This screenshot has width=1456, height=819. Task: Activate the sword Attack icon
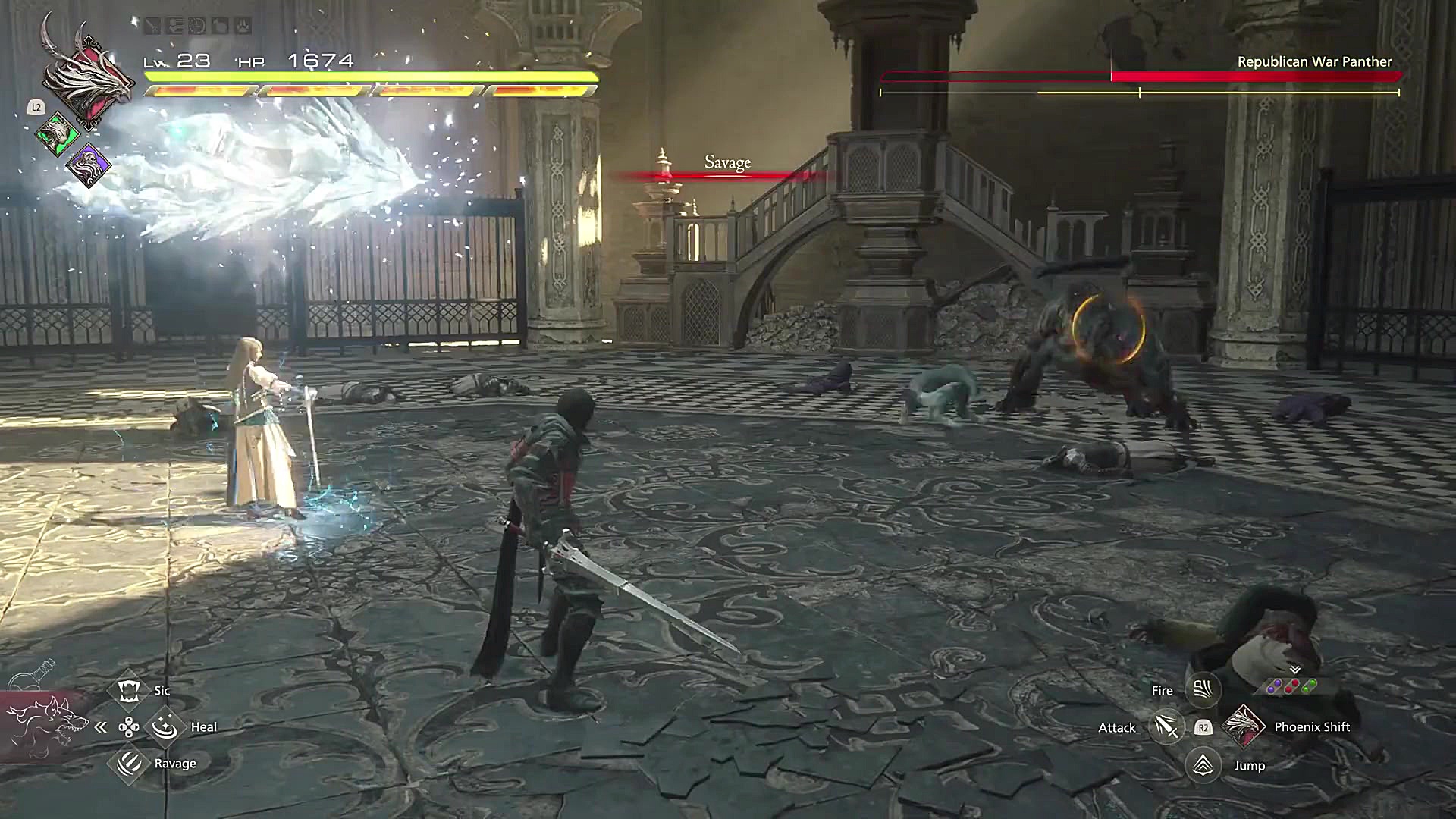coord(1166,727)
